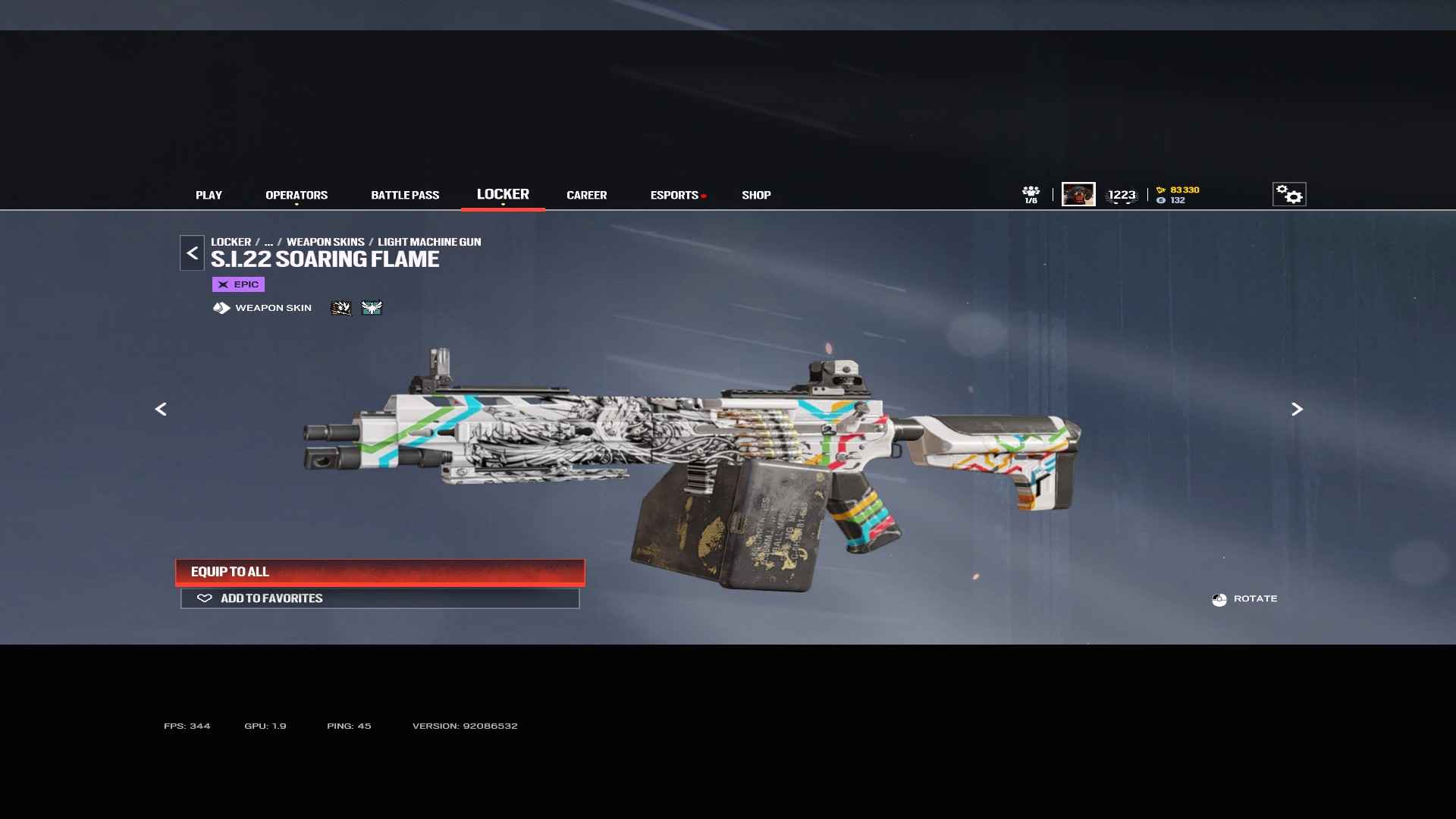The height and width of the screenshot is (819, 1456).
Task: Show the previous weapon skin
Action: [x=161, y=409]
